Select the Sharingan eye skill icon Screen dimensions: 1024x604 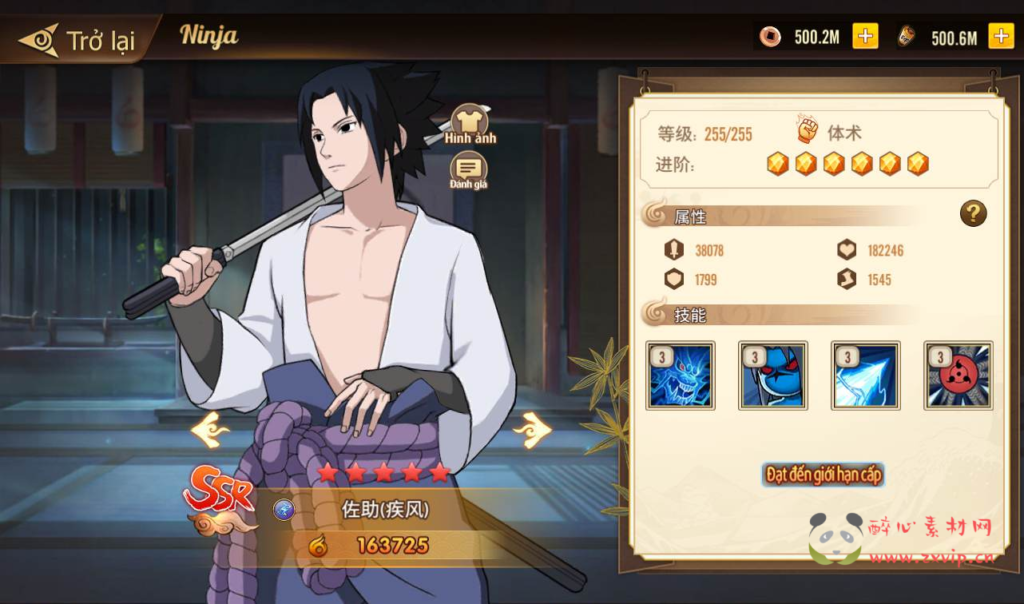(x=958, y=375)
